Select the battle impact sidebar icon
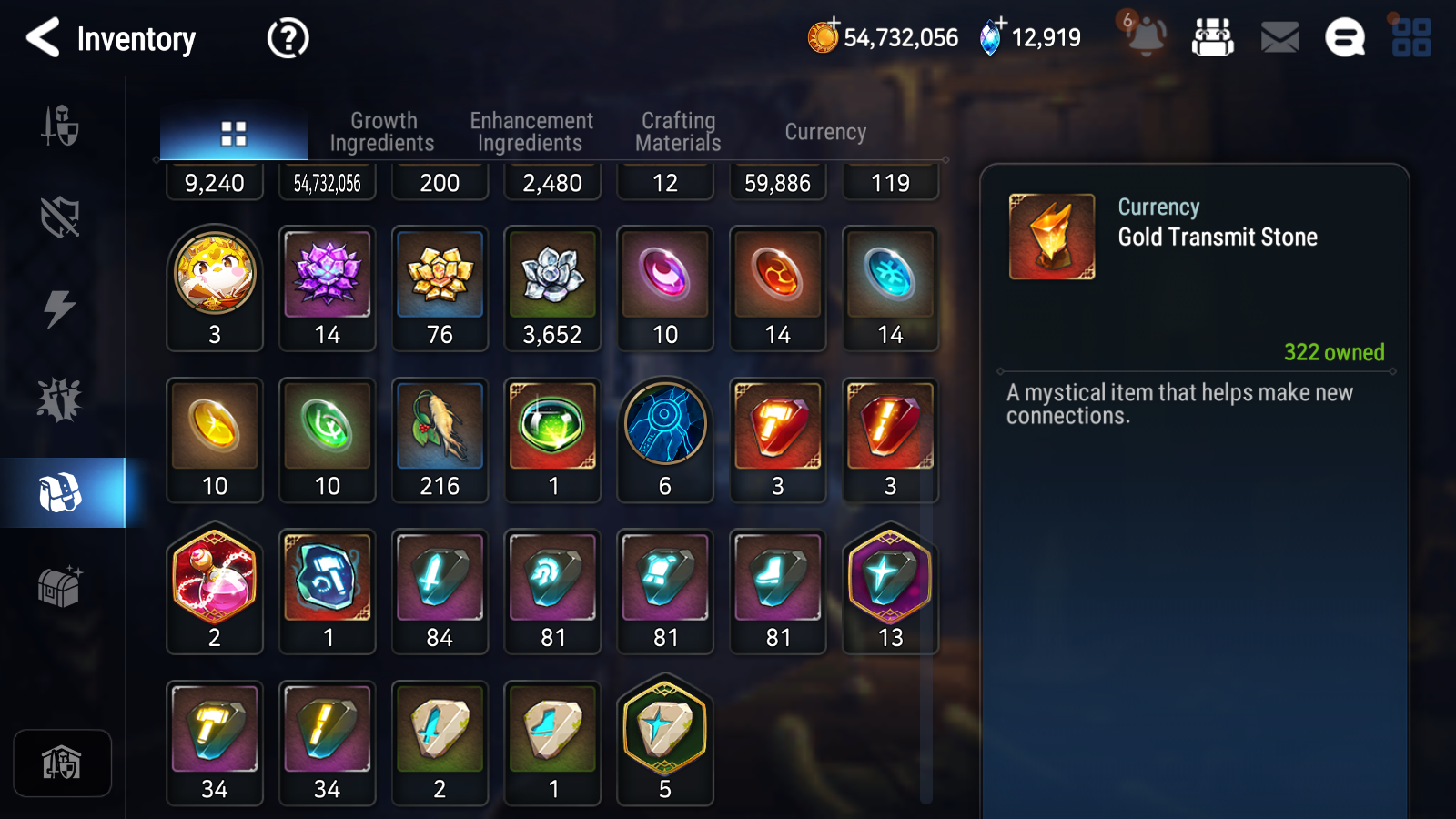1456x819 pixels. coord(60,399)
